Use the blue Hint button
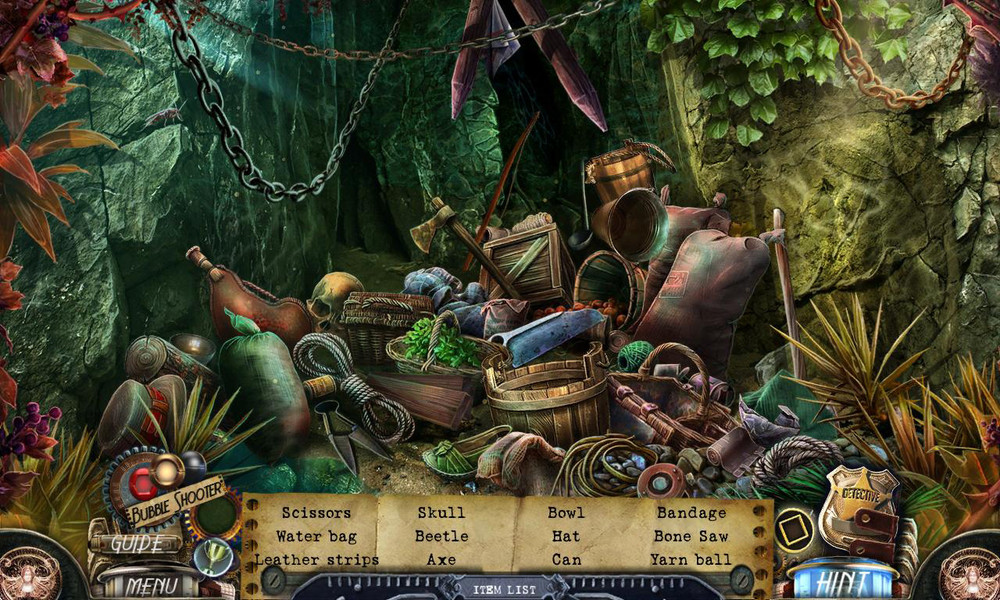This screenshot has height=600, width=1000. [842, 582]
